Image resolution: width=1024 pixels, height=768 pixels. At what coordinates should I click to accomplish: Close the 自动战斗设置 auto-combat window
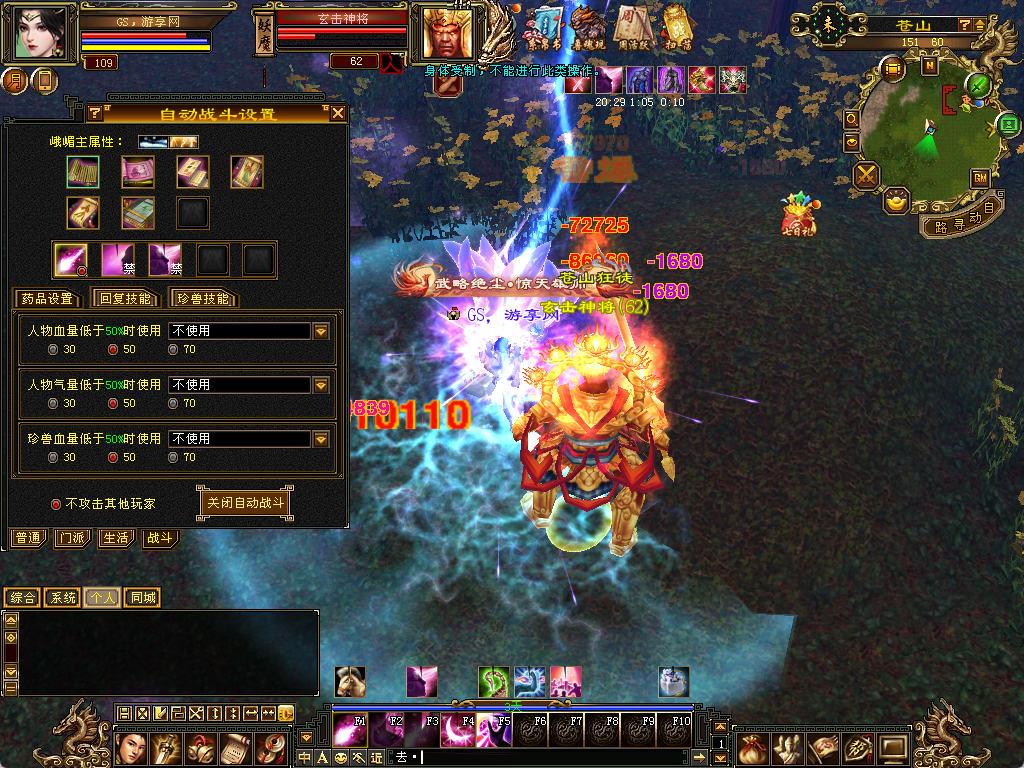337,113
